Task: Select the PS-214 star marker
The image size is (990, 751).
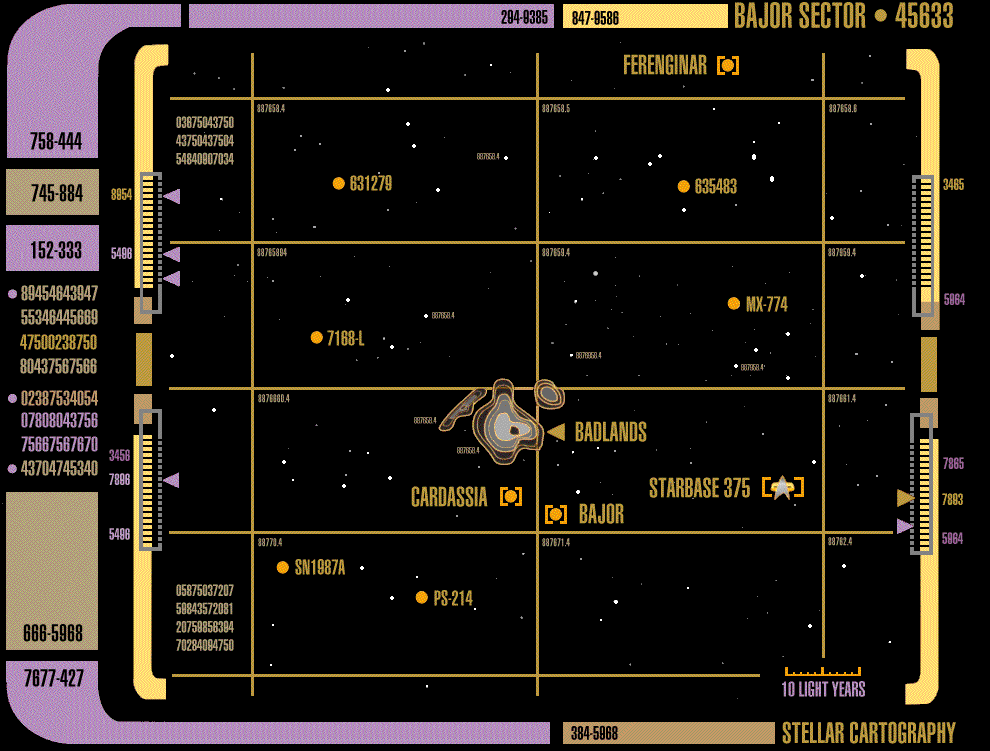Action: (x=422, y=597)
